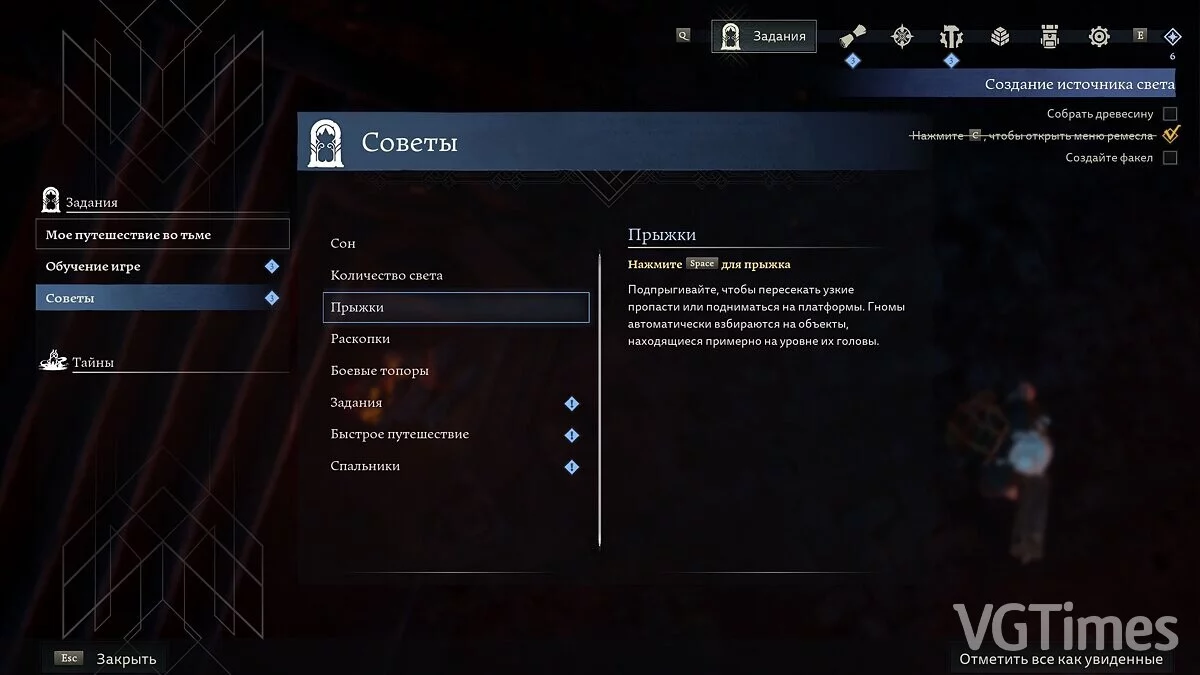Switch to the scroll icon tab
Screen dimensions: 1200x675
pyautogui.click(x=852, y=37)
